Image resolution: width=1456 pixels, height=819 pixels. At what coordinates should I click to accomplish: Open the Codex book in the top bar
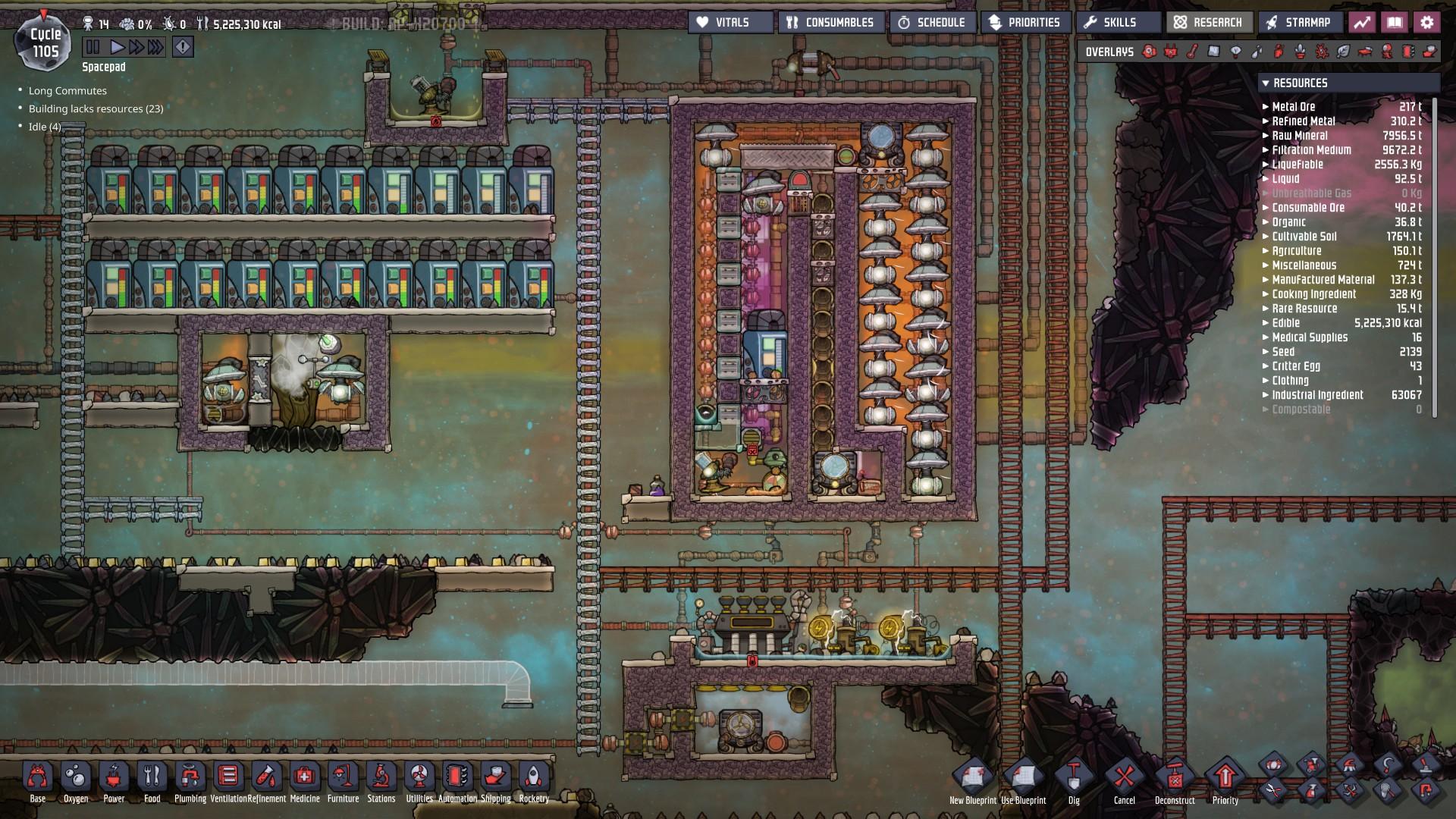[1395, 22]
